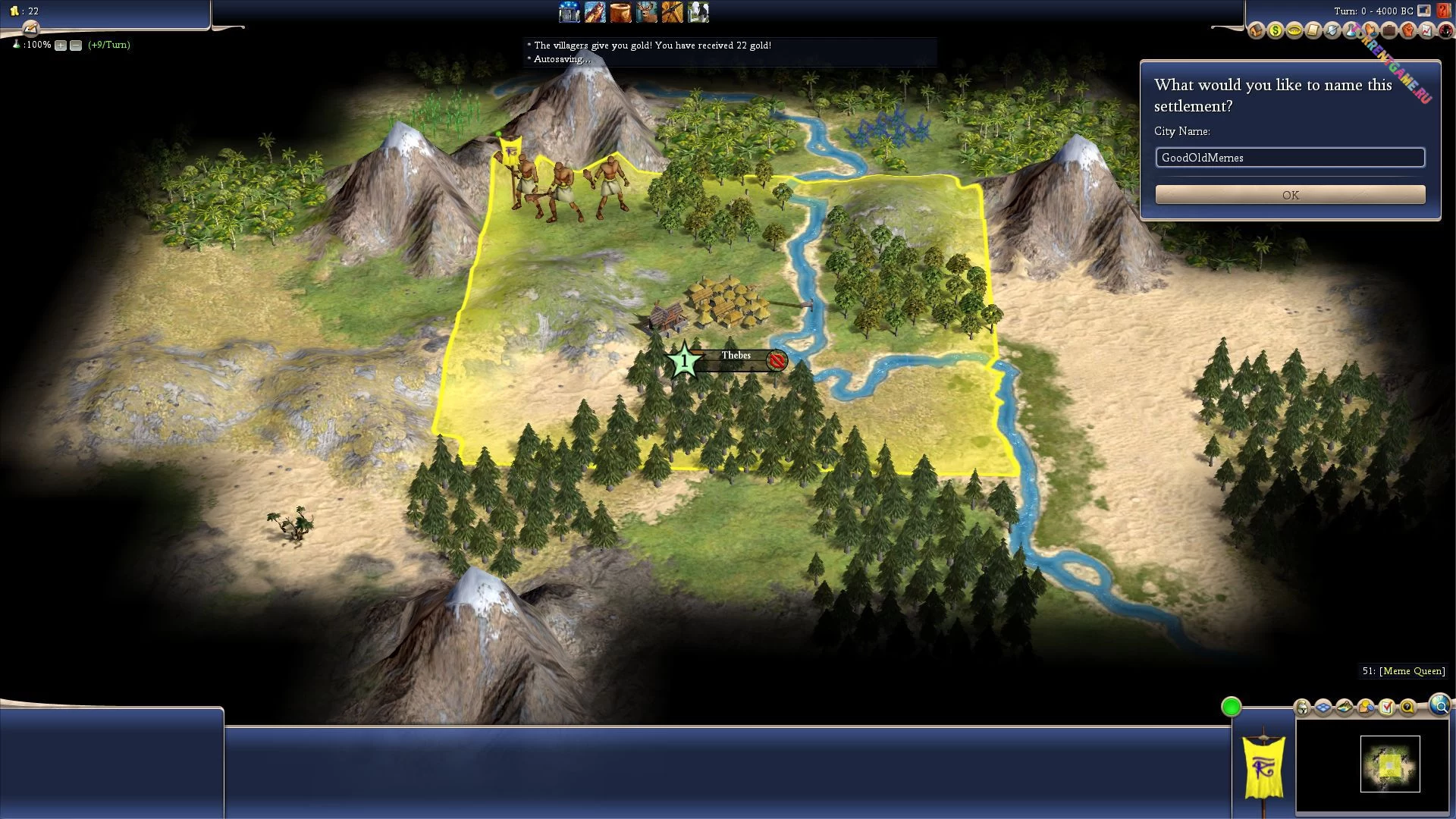Open the Domestic Advisor house icon
This screenshot has width=1456, height=819.
coord(1257,31)
